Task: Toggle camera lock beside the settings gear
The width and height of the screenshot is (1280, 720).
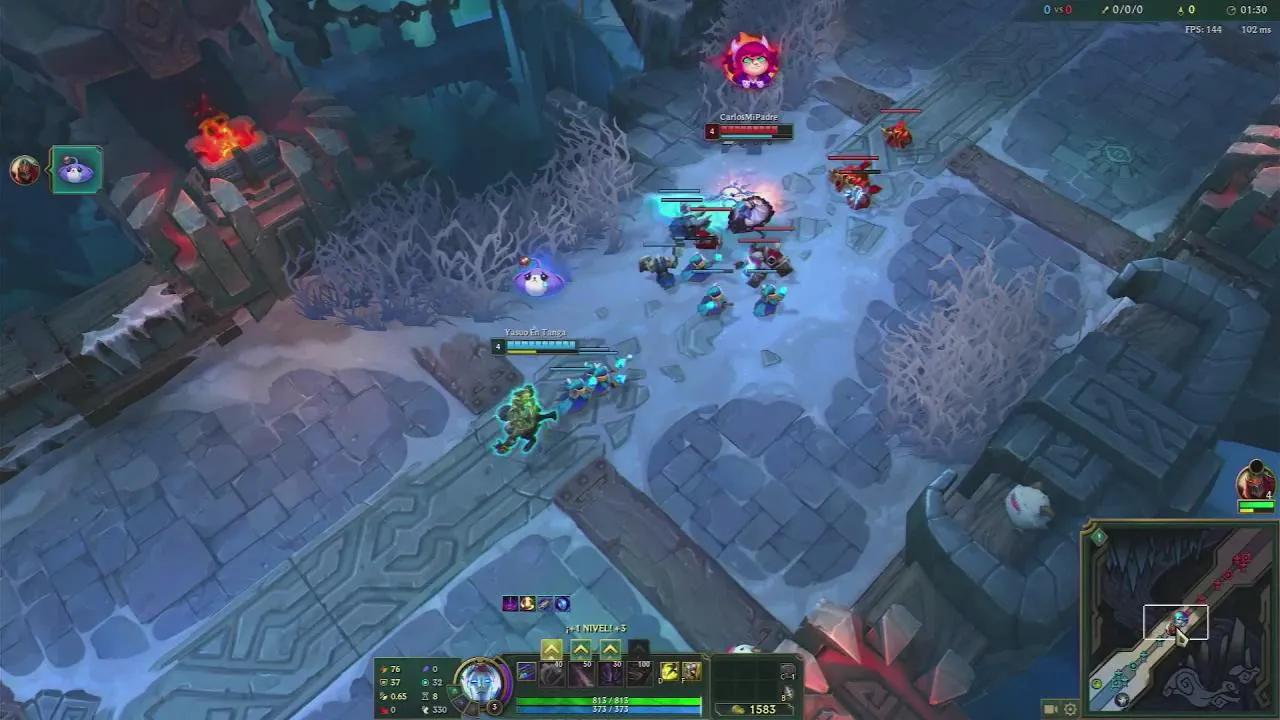Action: point(1050,709)
